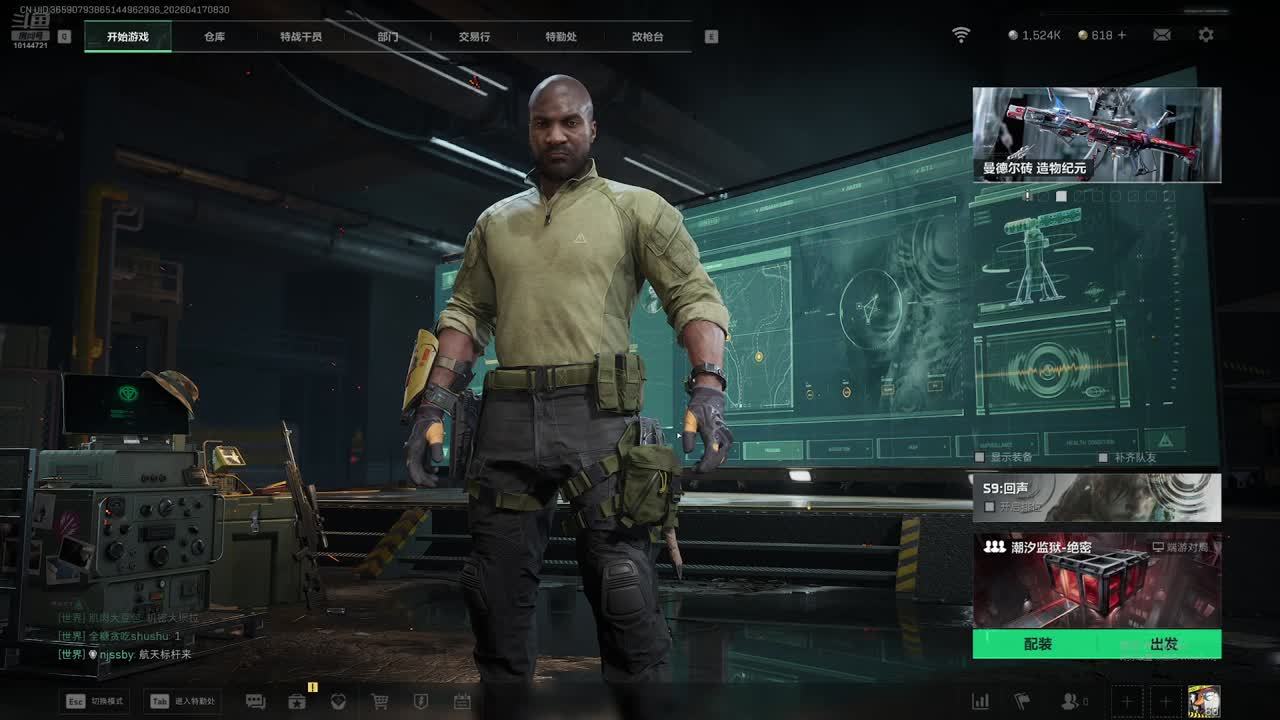
Task: Open the S9:回声 season banner
Action: coord(1096,497)
